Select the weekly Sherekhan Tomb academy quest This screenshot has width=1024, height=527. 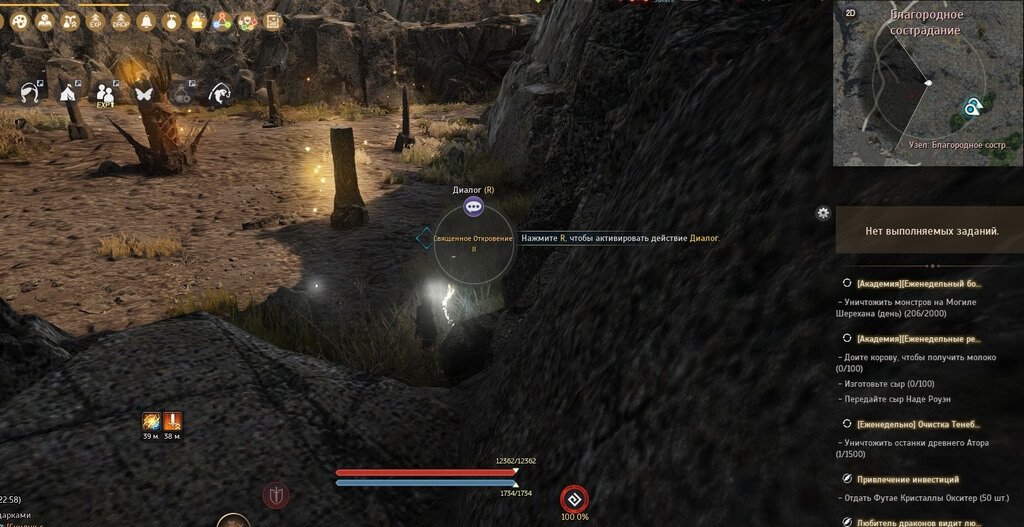click(x=919, y=283)
